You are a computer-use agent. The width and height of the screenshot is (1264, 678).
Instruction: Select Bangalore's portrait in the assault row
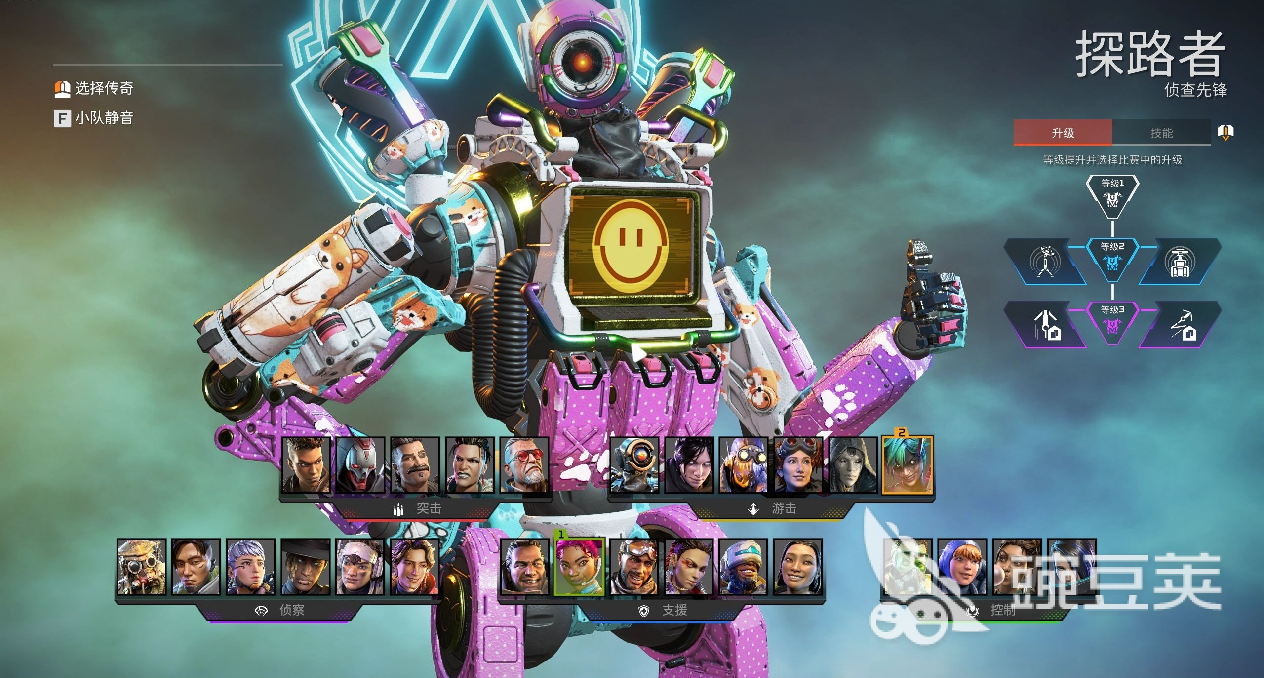point(306,465)
